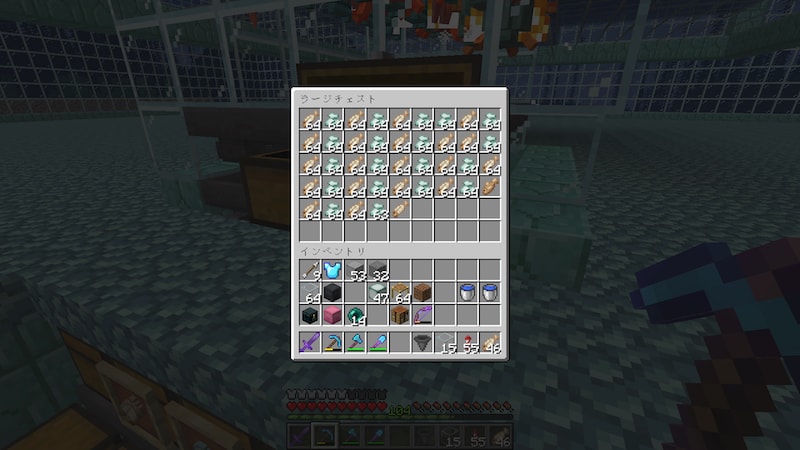
Task: Take the stack of 46 fish from hotbar
Action: tap(491, 344)
